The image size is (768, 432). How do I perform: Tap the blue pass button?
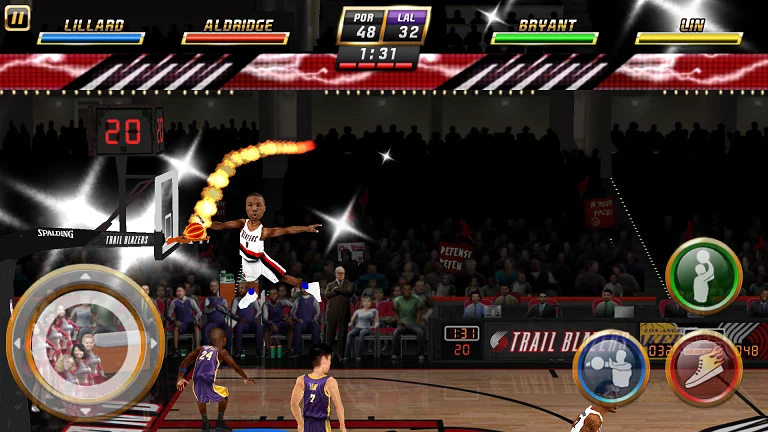[610, 366]
